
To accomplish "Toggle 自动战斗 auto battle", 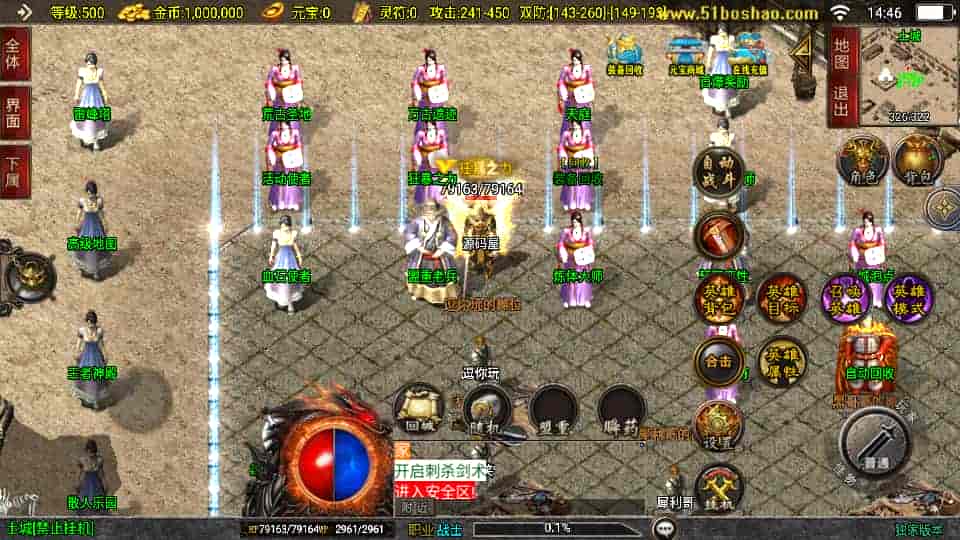I will point(719,171).
